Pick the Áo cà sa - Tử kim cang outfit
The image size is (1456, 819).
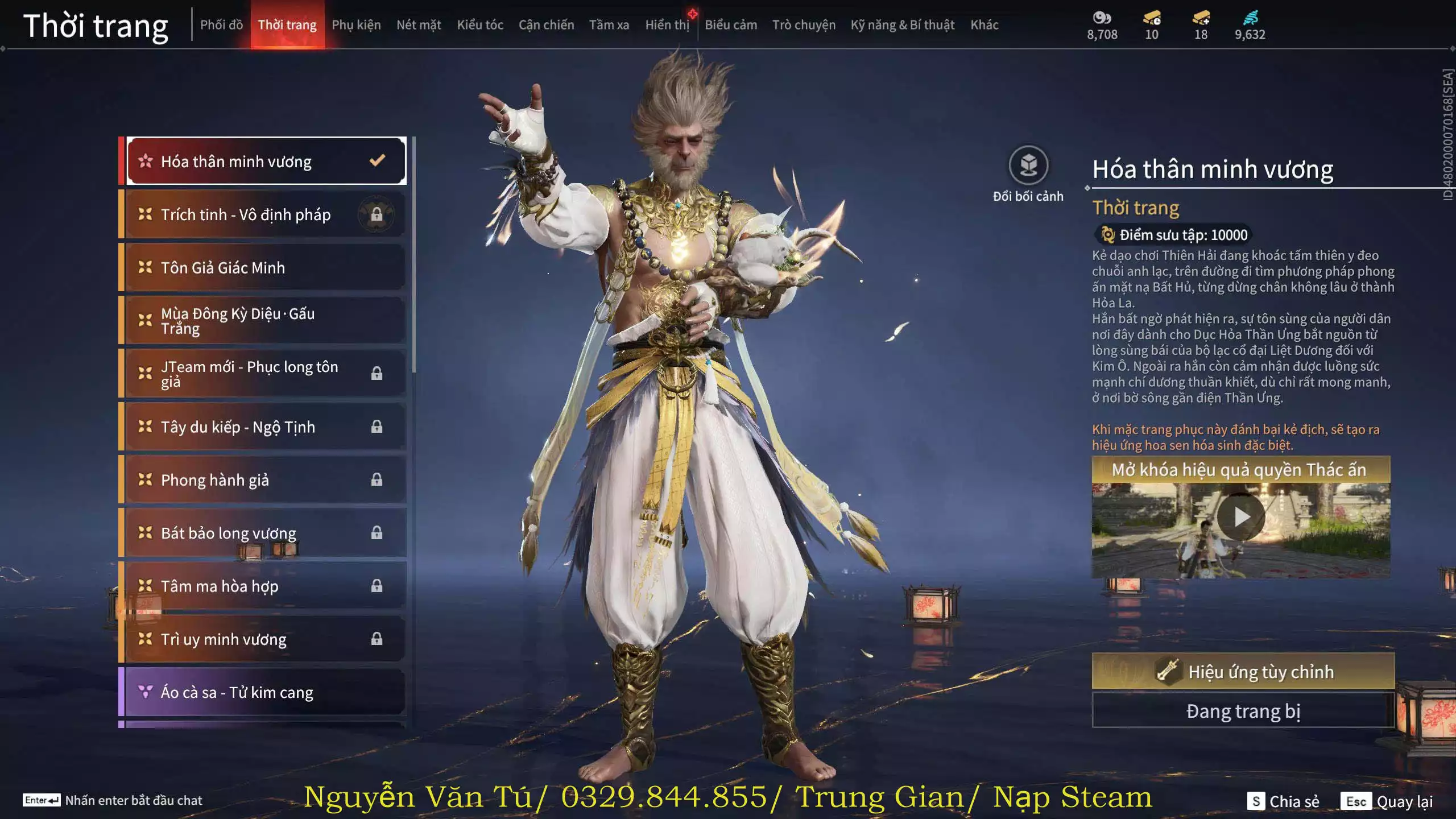(265, 692)
